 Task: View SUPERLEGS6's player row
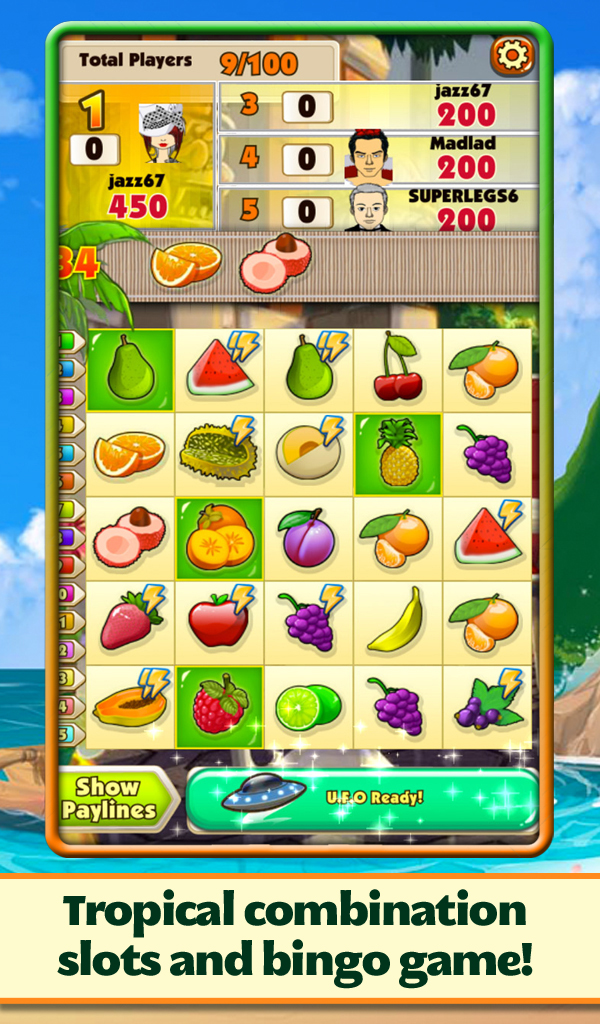tap(380, 210)
